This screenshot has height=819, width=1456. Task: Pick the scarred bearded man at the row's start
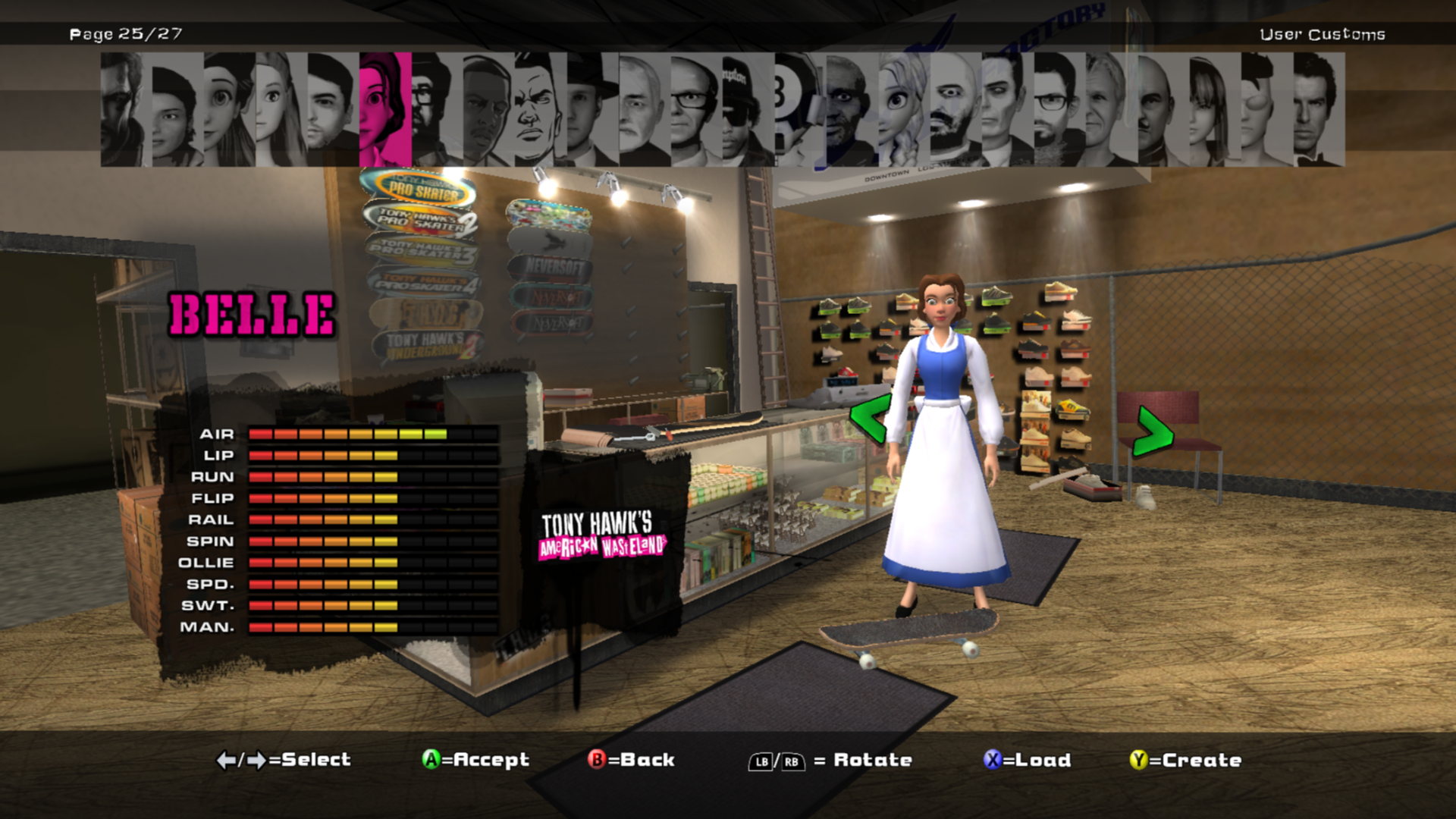point(126,109)
